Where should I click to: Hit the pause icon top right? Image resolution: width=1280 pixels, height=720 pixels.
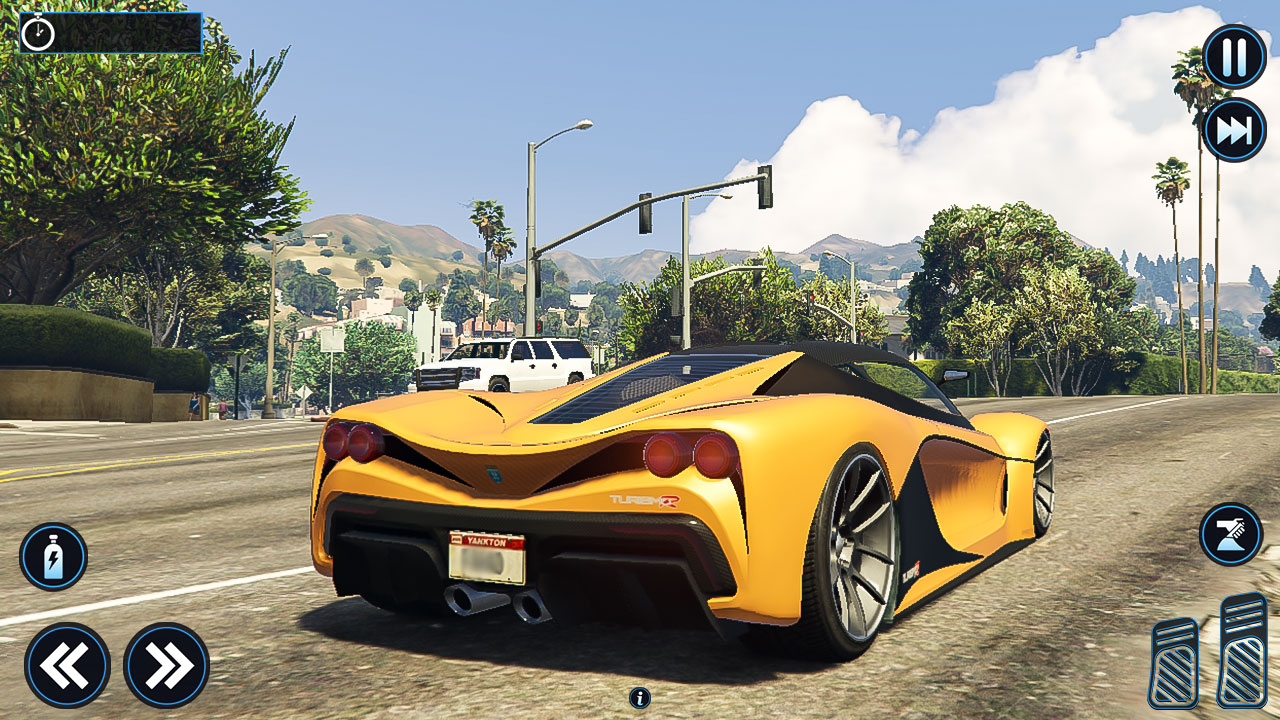click(1231, 55)
